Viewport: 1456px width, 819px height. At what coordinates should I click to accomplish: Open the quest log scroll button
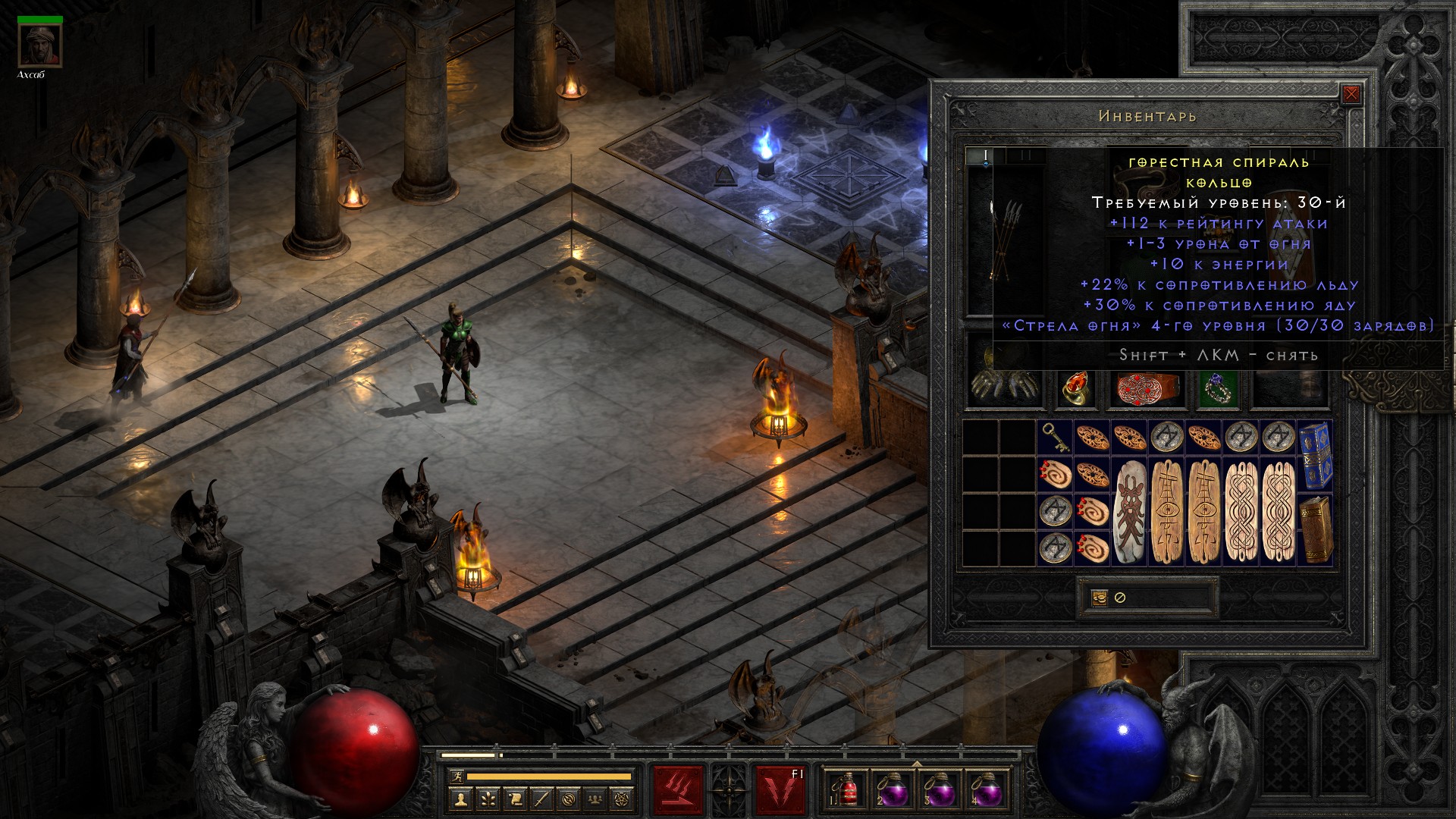[515, 799]
